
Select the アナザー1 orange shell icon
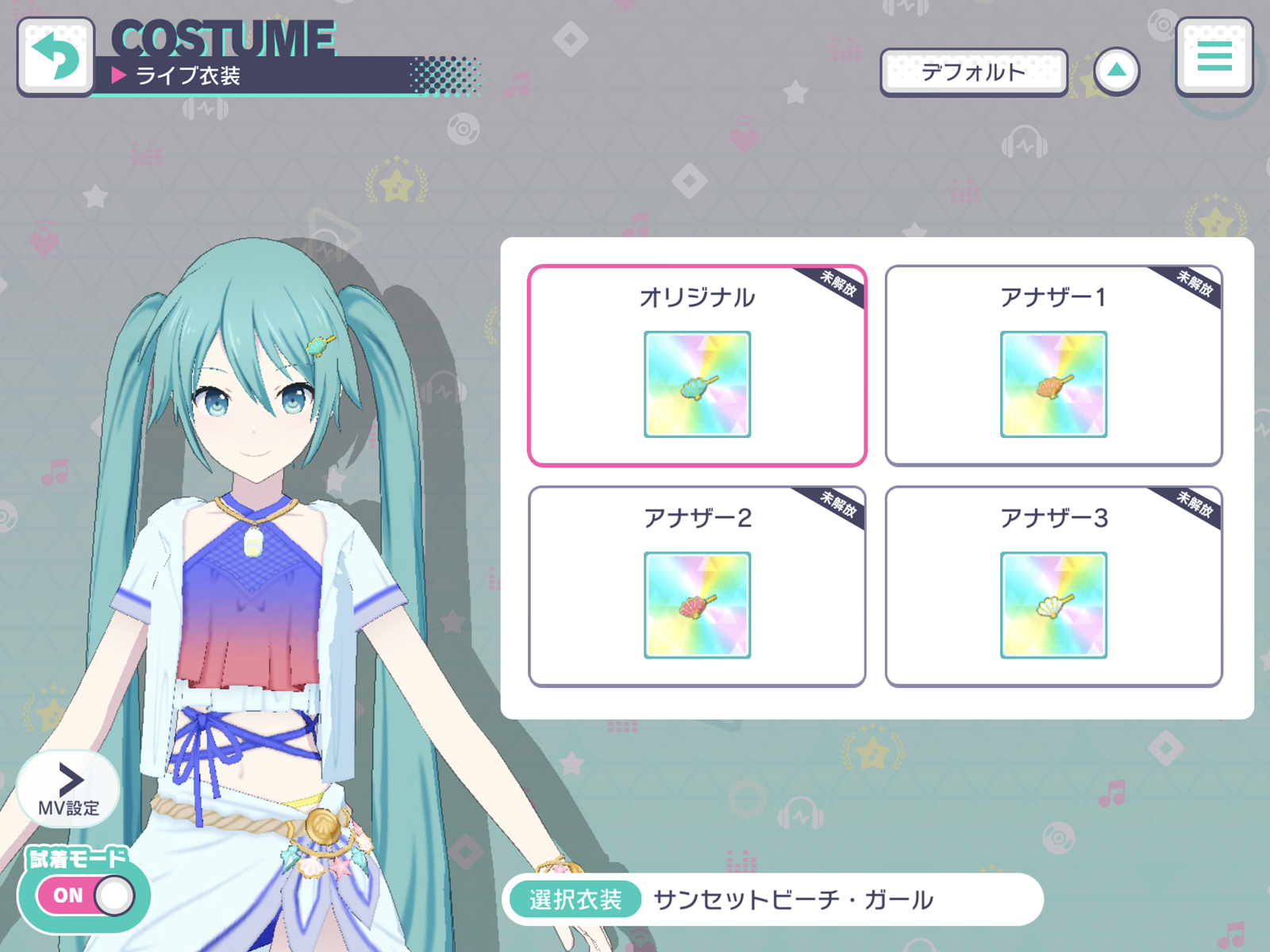coord(1053,385)
